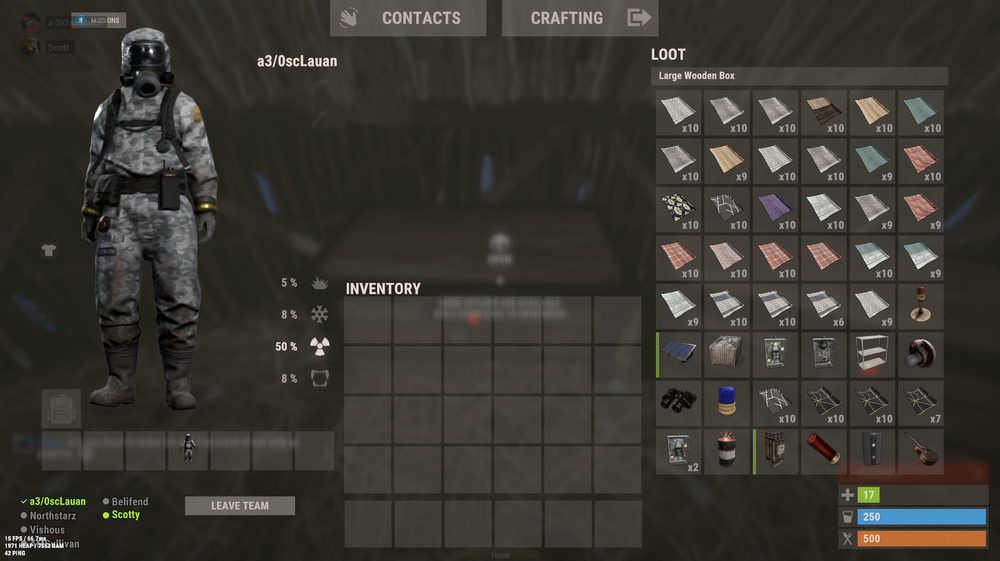Open the Missions button
The image size is (1000, 561).
[x=98, y=20]
